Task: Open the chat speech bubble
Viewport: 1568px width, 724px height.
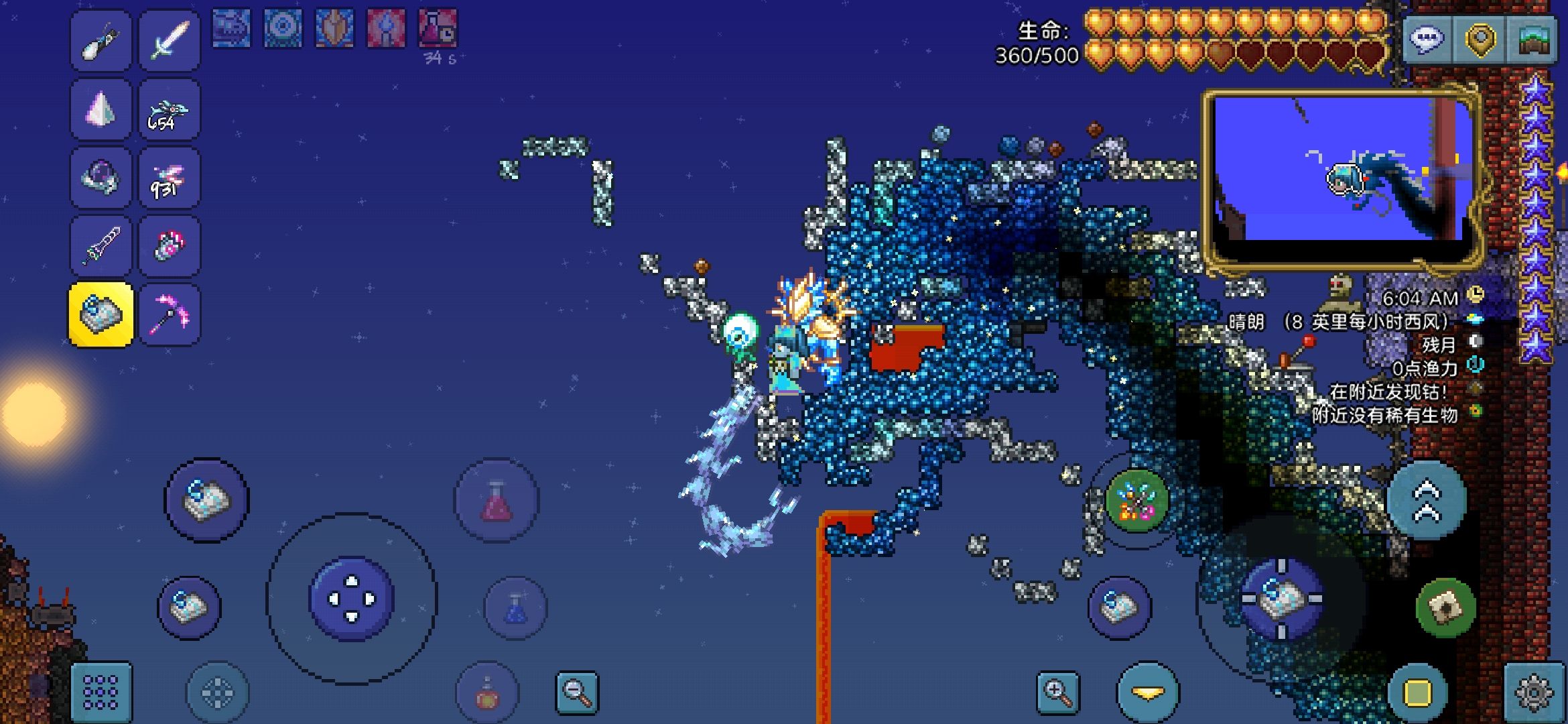Action: (x=1427, y=40)
